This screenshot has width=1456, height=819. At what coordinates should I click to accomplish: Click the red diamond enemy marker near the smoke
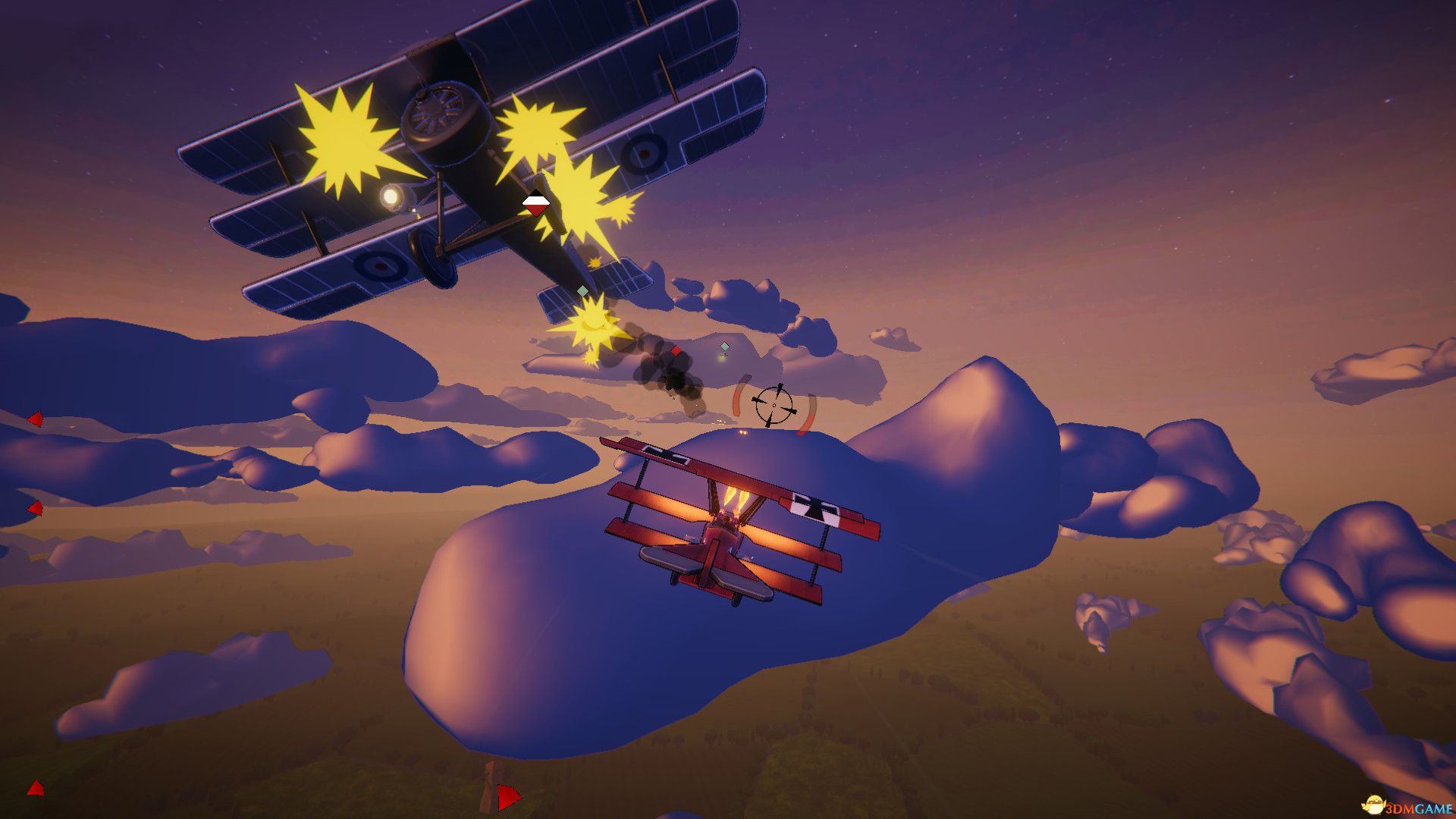[676, 351]
